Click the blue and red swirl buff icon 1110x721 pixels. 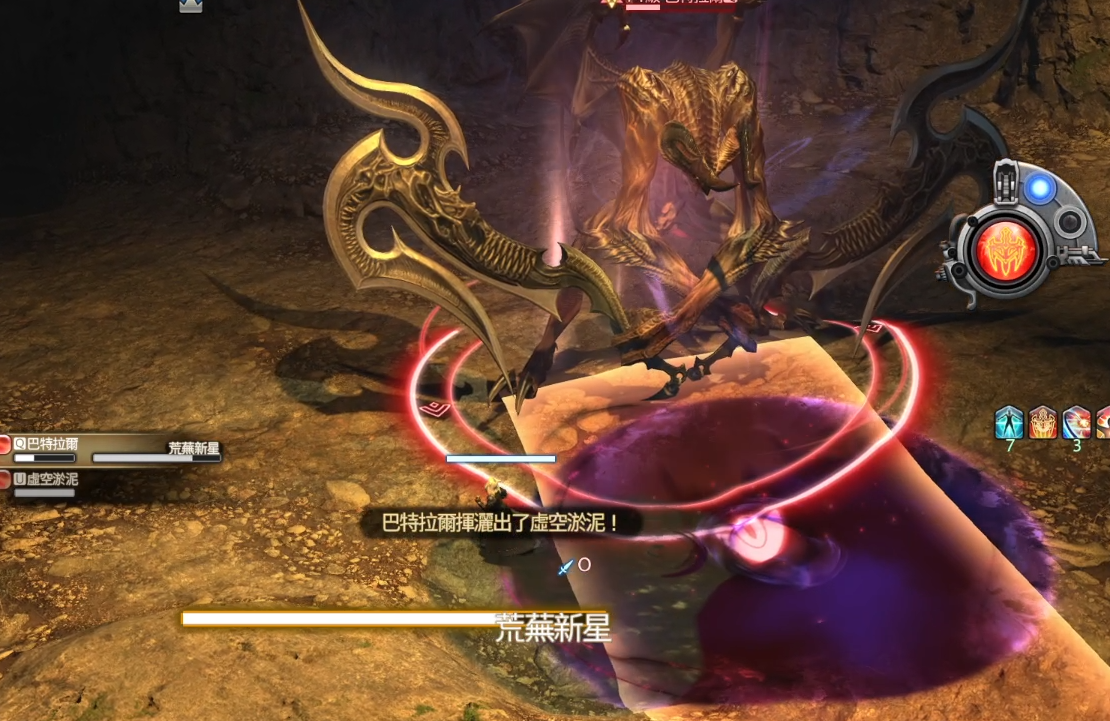point(1076,422)
